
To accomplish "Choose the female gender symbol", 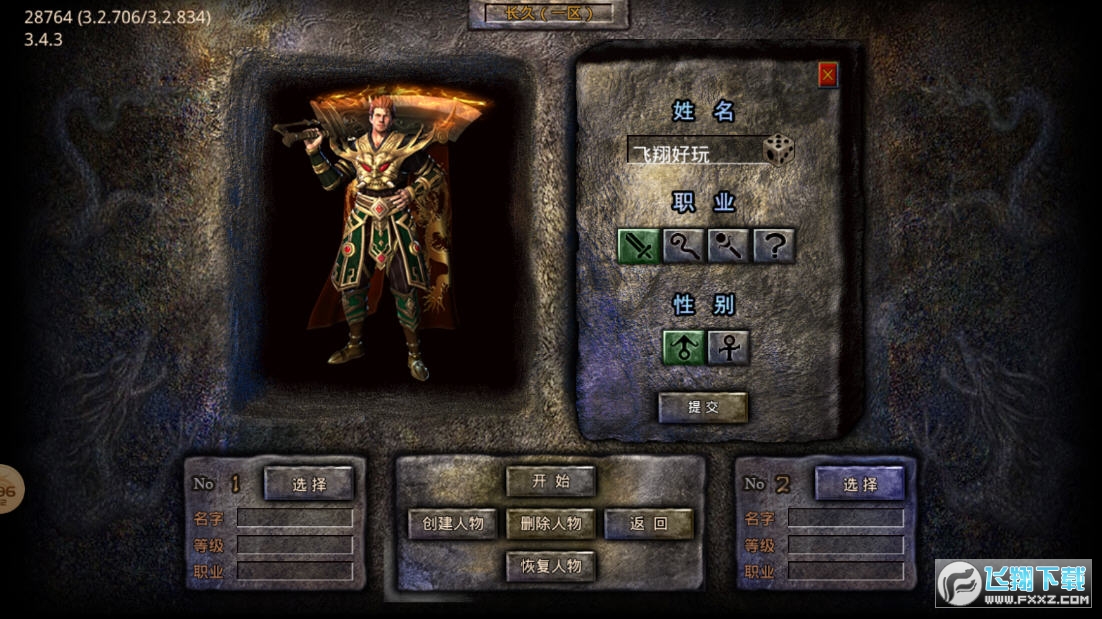I will [728, 347].
